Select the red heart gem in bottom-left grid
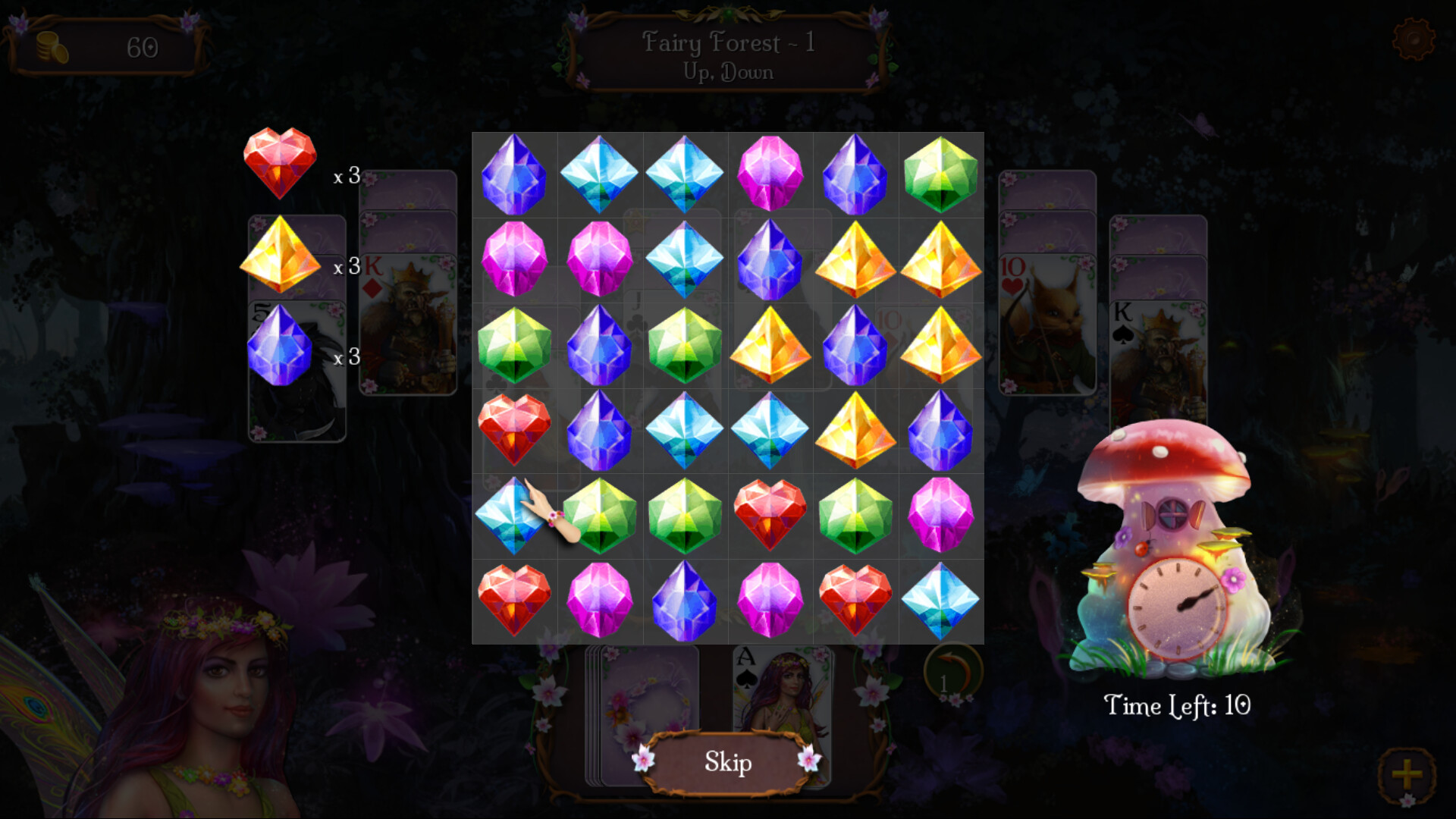 (513, 601)
